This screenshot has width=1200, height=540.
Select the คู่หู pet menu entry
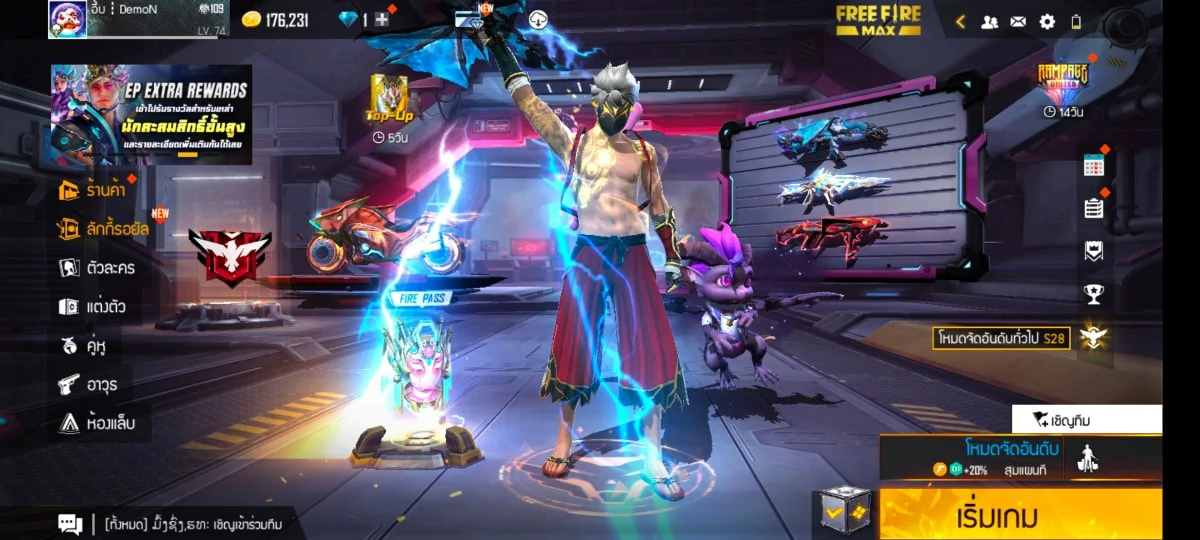[84, 346]
